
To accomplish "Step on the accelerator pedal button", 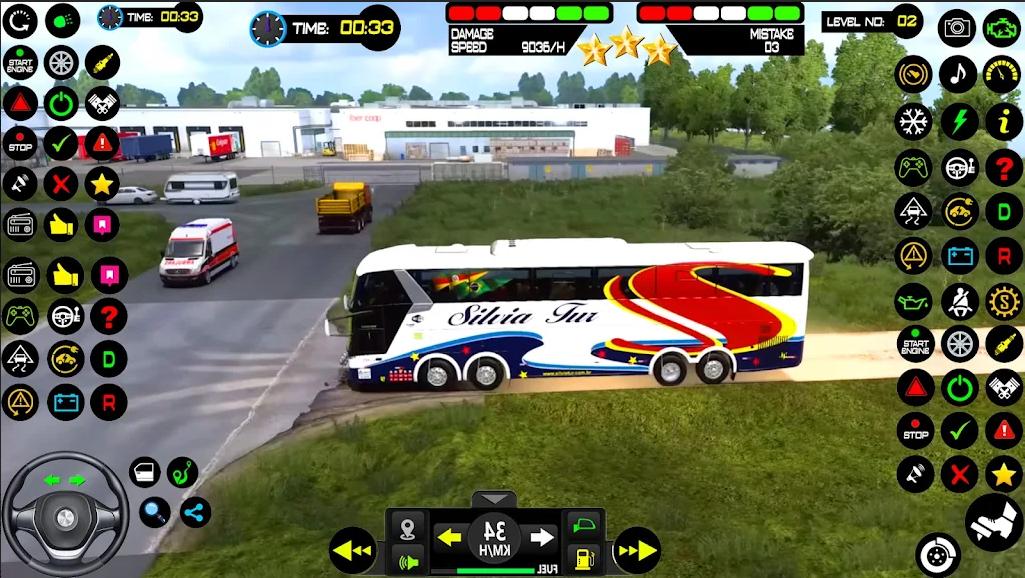I will tap(993, 522).
